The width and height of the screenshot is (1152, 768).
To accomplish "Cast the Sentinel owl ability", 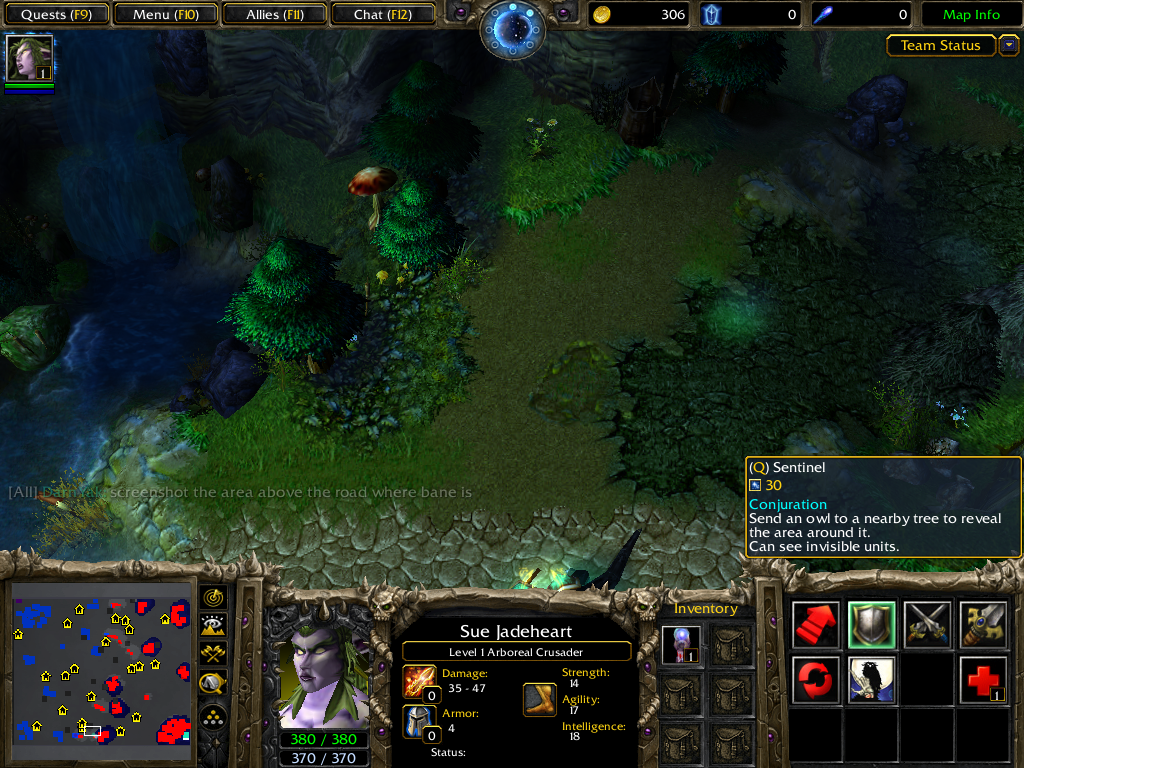I will (x=871, y=680).
